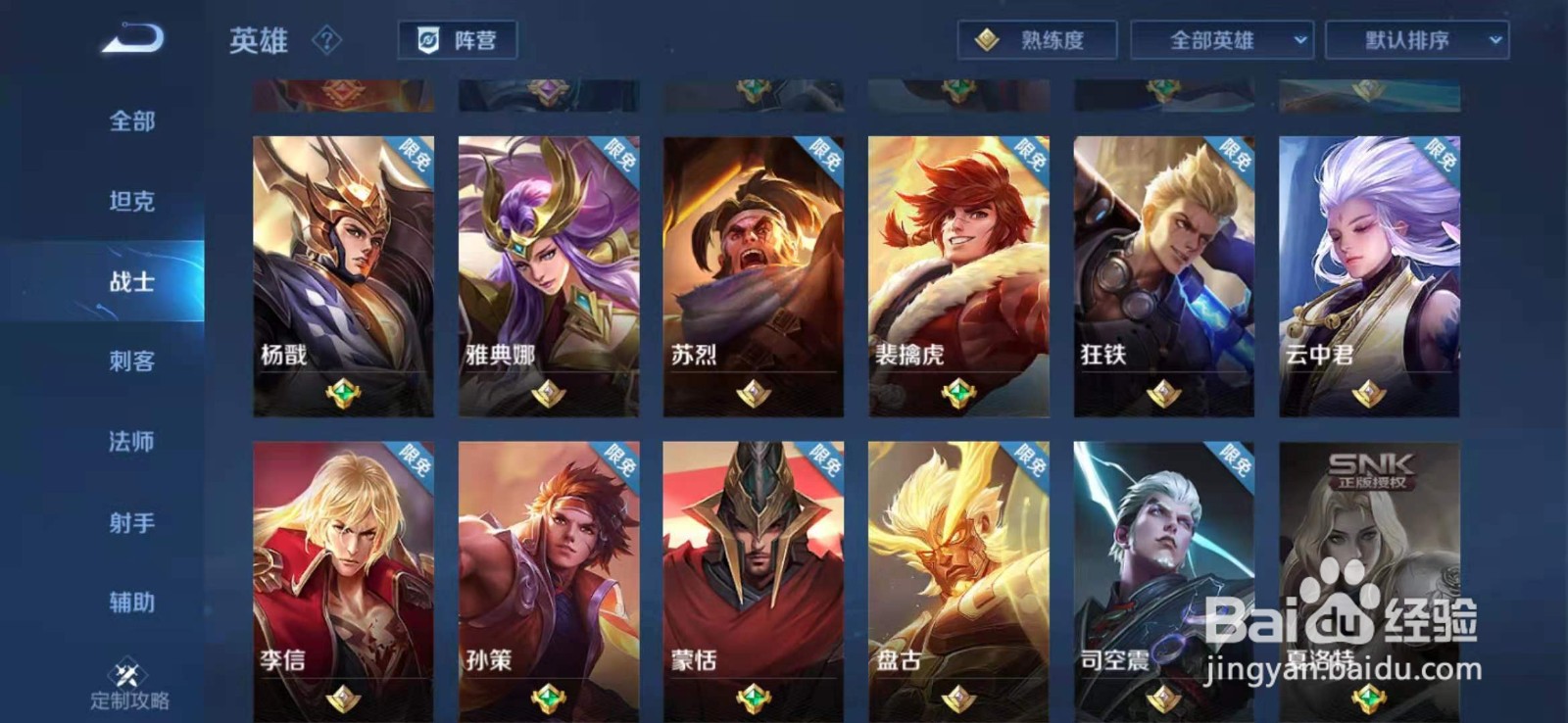Expand the 默认排序 sorting dropdown
Image resolution: width=1568 pixels, height=723 pixels.
click(x=1411, y=40)
